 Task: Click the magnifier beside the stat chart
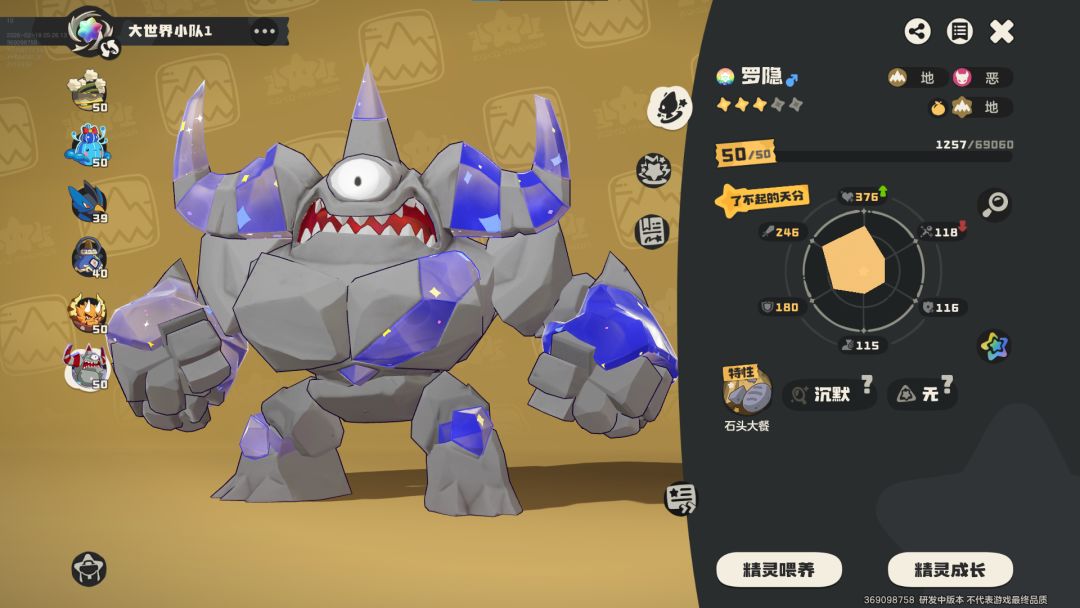[x=994, y=205]
